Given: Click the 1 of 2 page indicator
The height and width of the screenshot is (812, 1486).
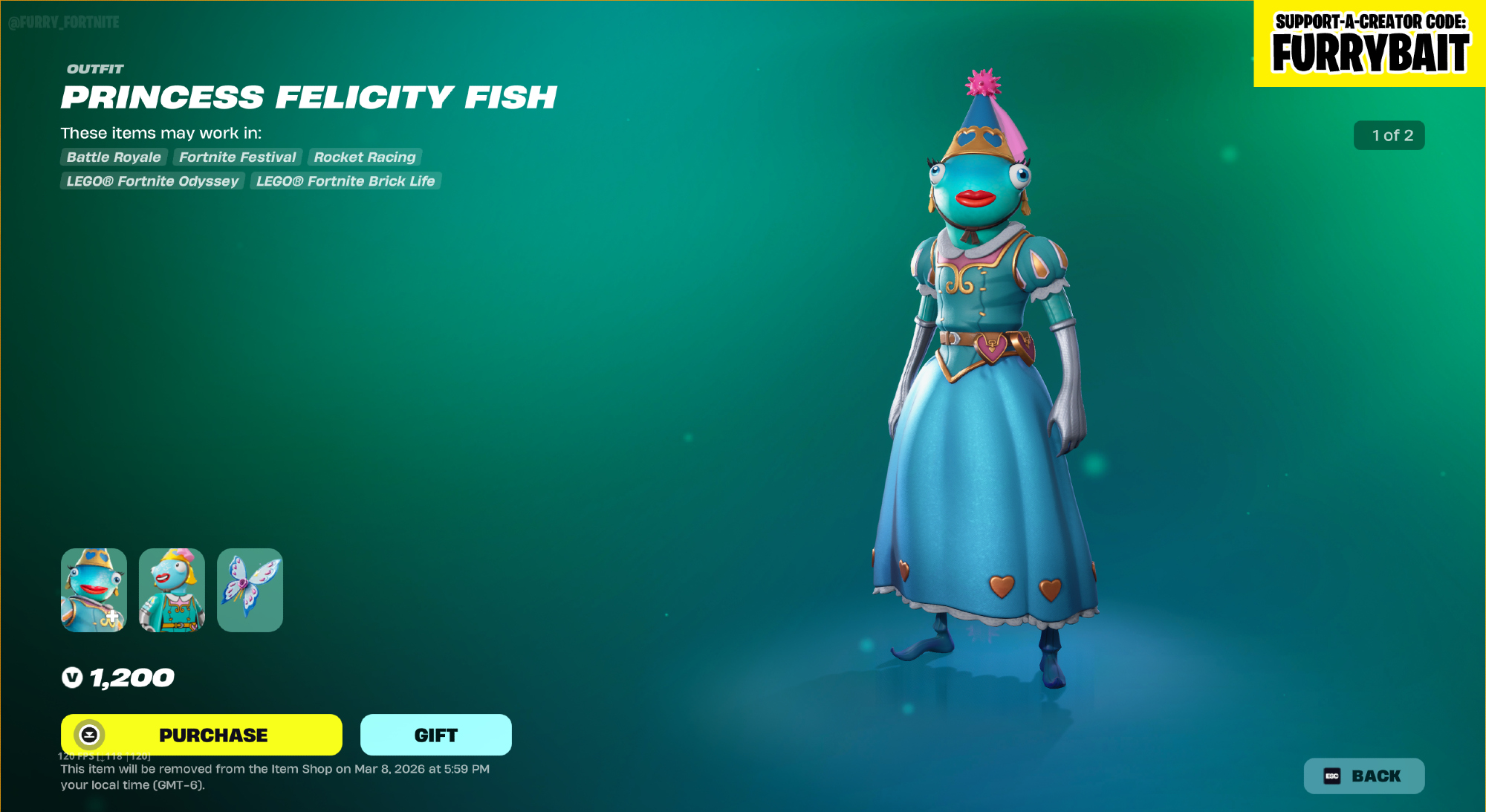Looking at the screenshot, I should 1389,135.
